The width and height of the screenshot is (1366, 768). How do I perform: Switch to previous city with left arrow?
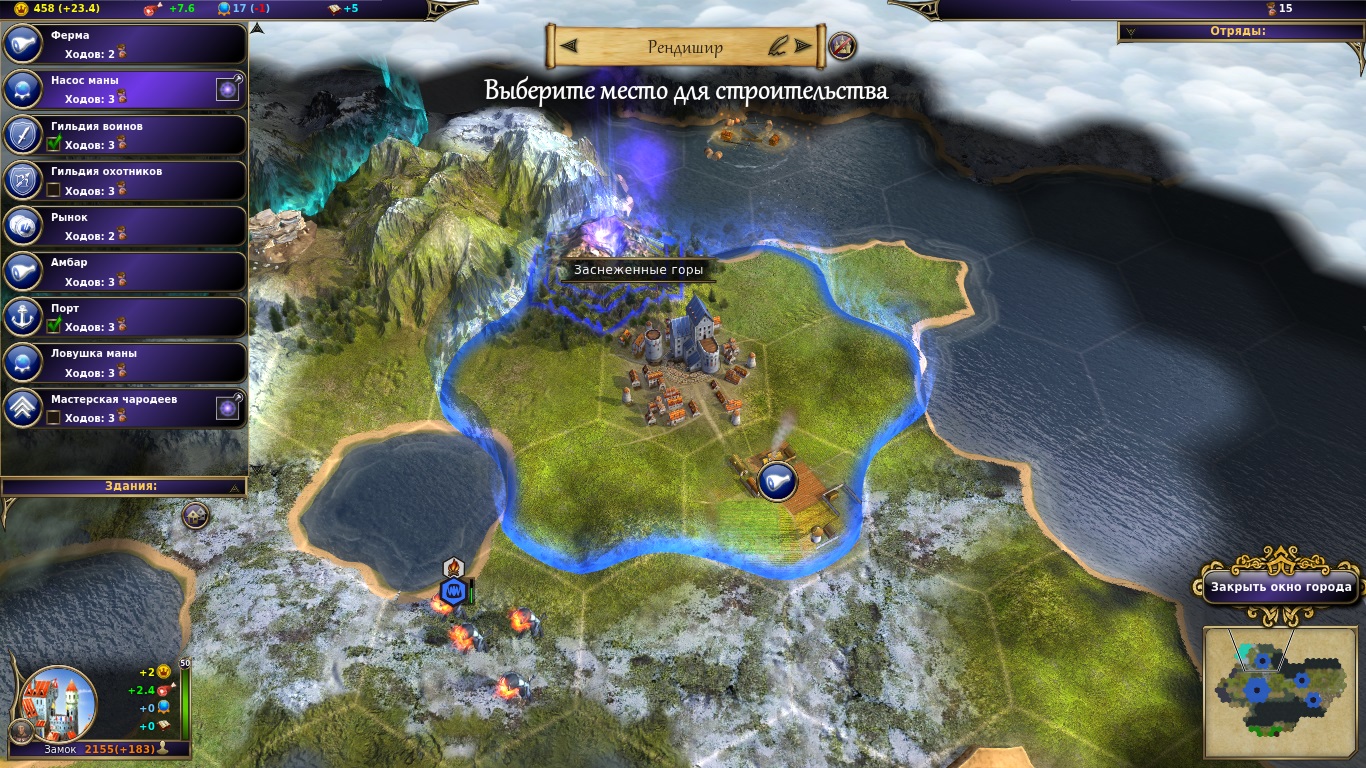(x=568, y=46)
